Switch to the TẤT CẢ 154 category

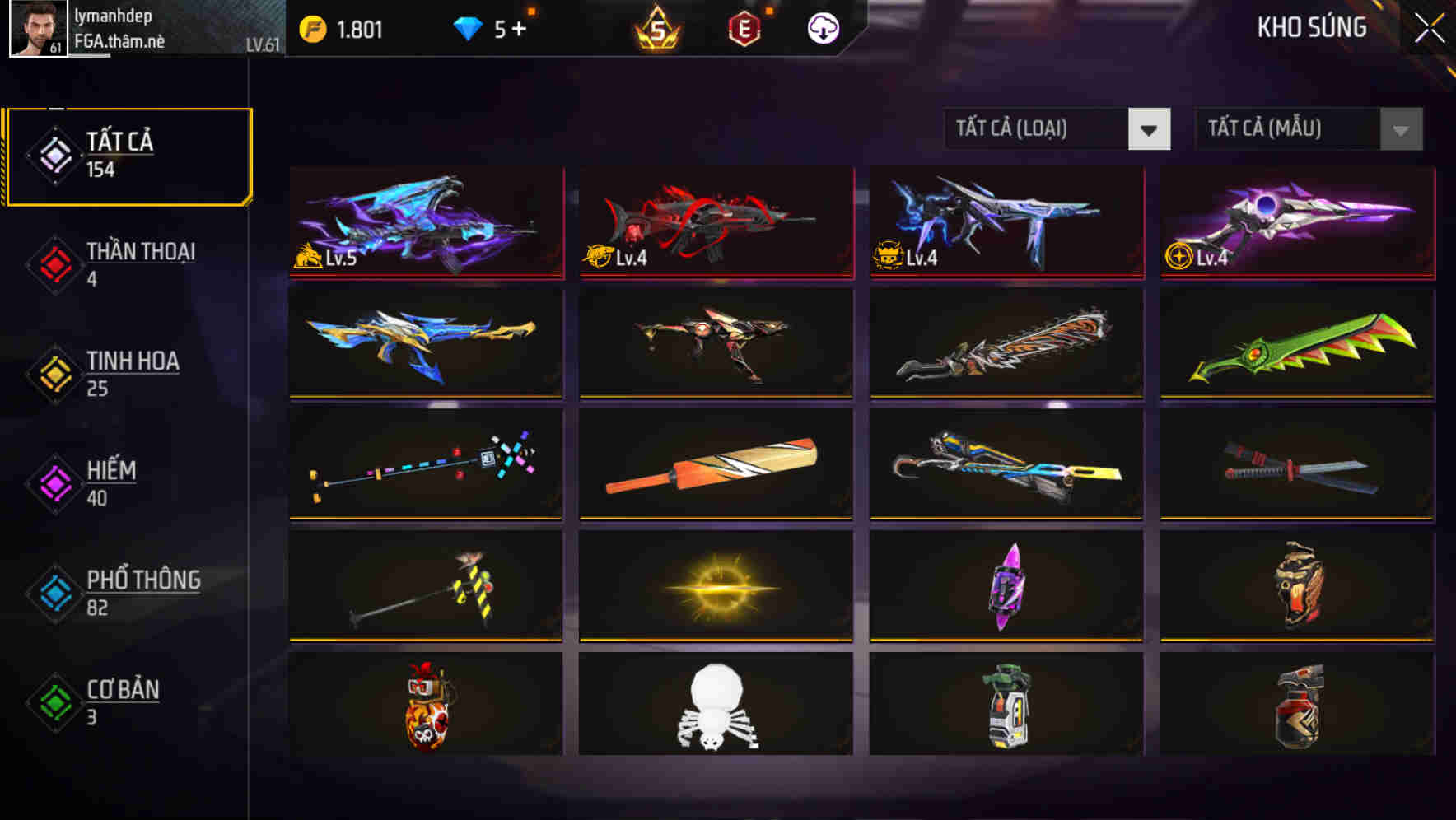coord(128,154)
